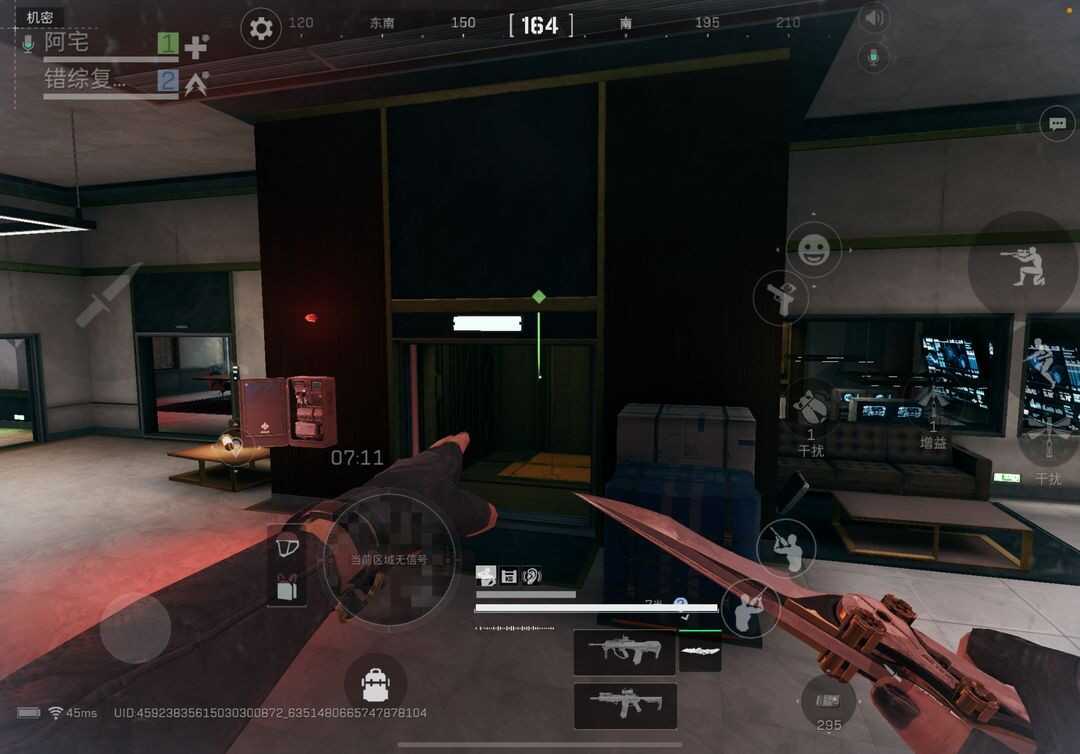Tap the helmet armor status icon
Image resolution: width=1080 pixels, height=754 pixels.
287,548
